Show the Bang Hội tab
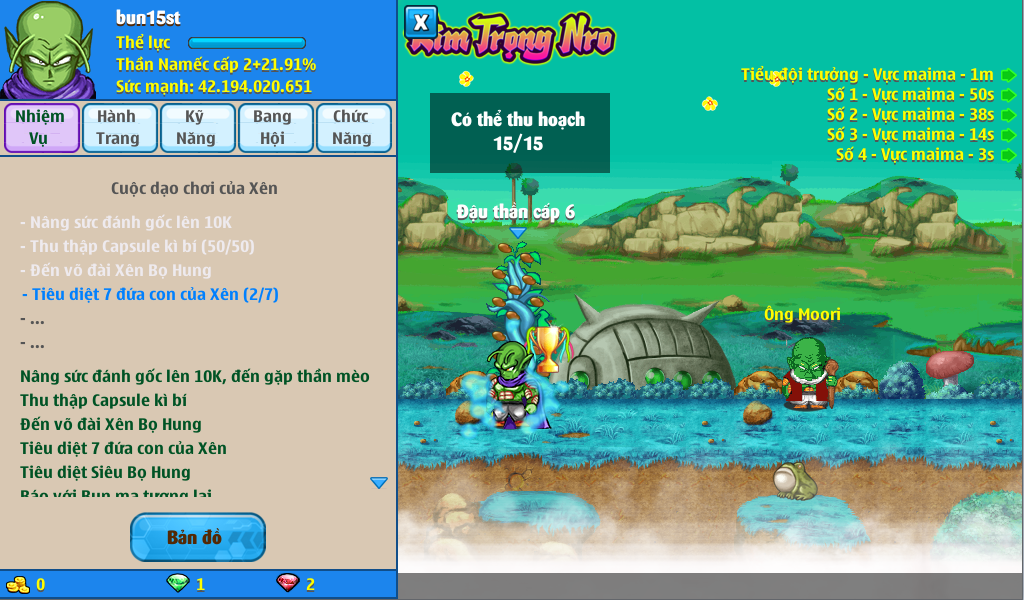The height and width of the screenshot is (600, 1024). (x=274, y=128)
